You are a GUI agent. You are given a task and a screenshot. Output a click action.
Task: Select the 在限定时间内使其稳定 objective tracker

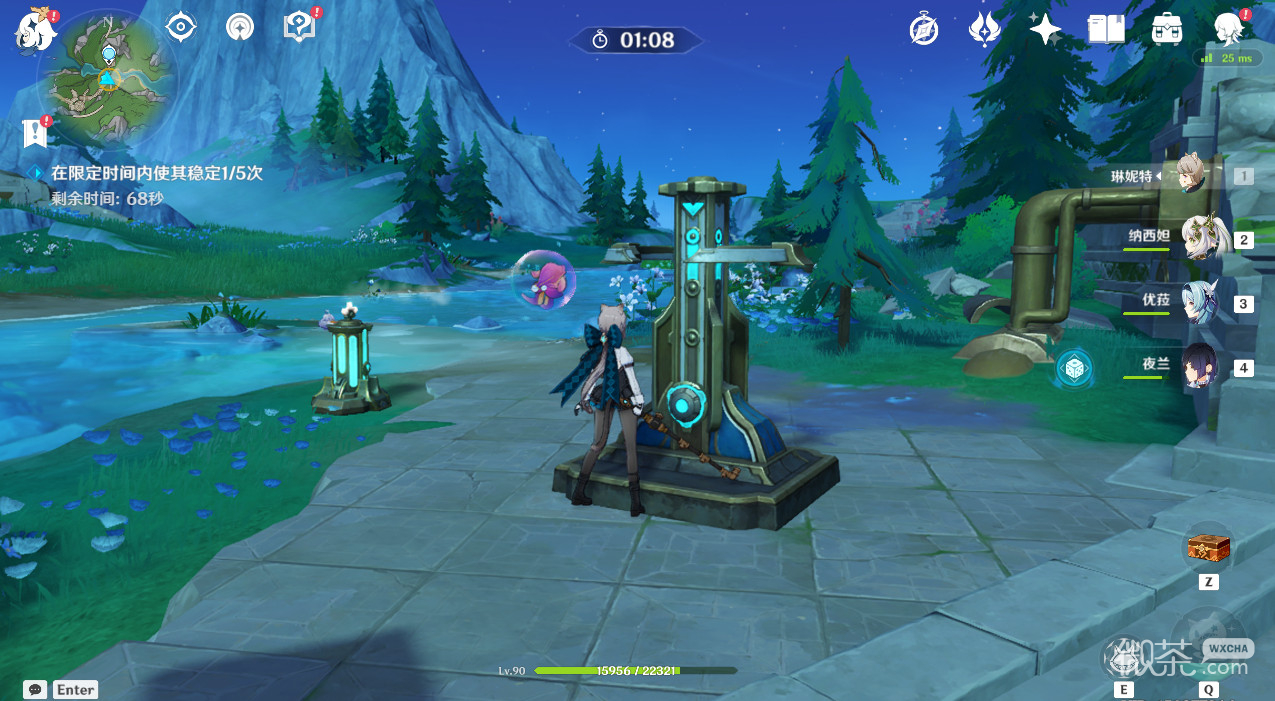pyautogui.click(x=157, y=173)
